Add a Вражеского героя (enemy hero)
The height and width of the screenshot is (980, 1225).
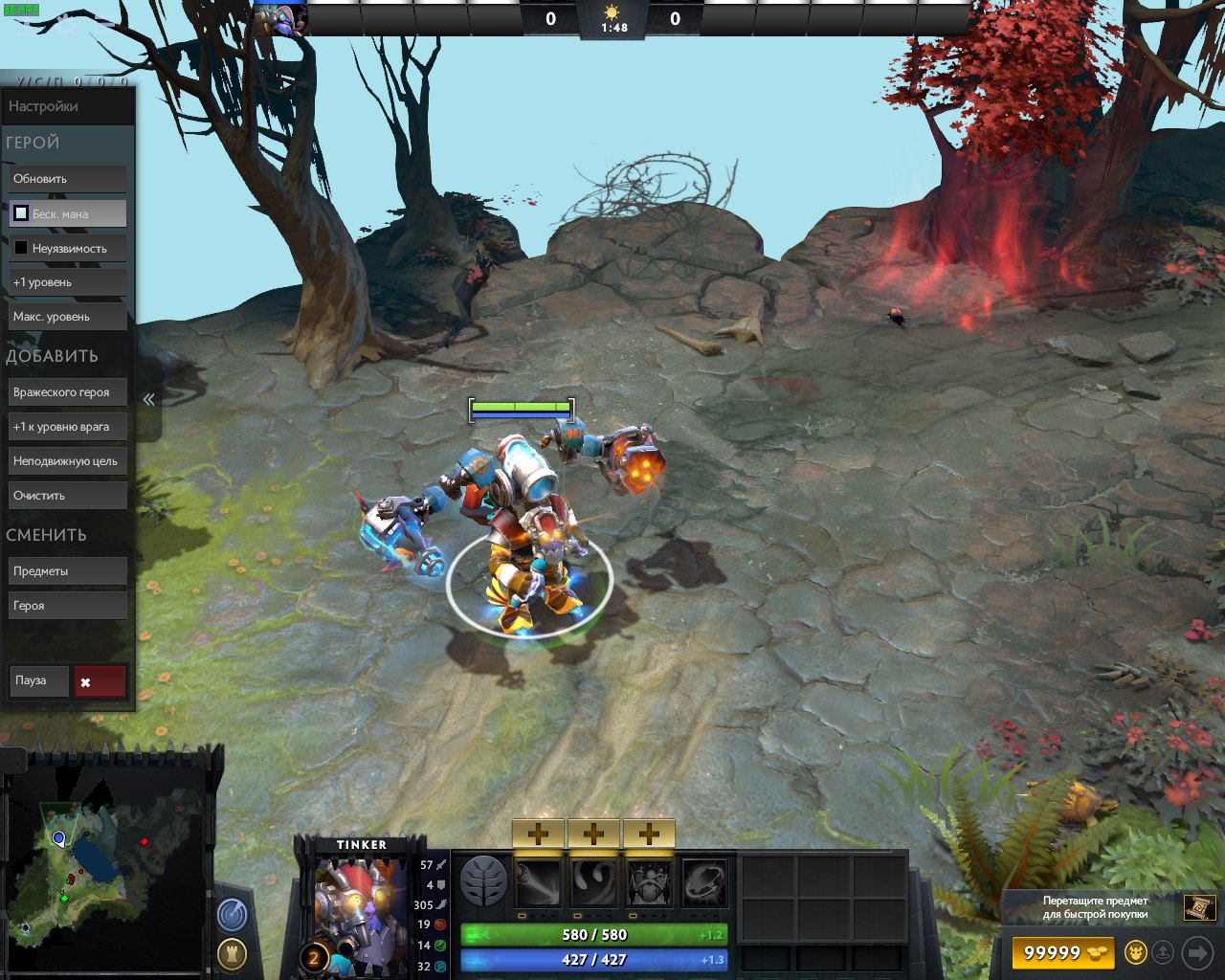(67, 392)
